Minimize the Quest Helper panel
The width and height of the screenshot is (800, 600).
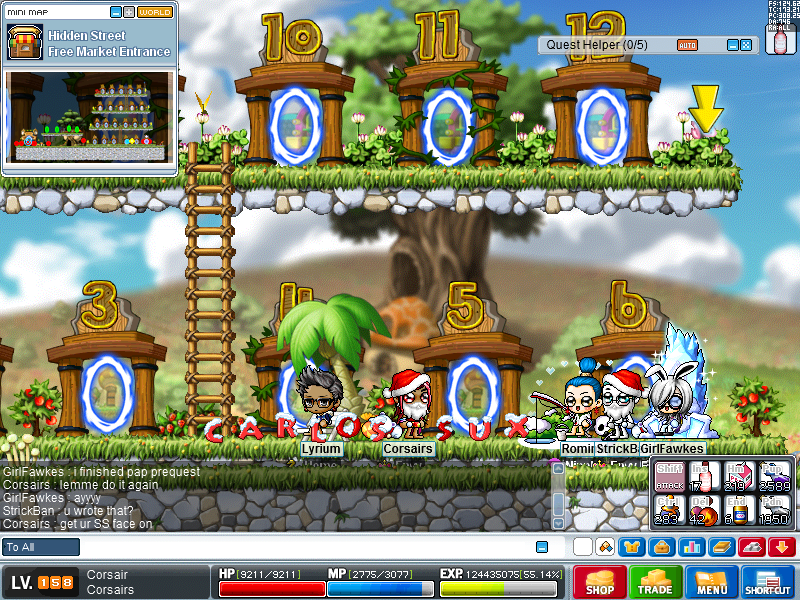pyautogui.click(x=732, y=45)
